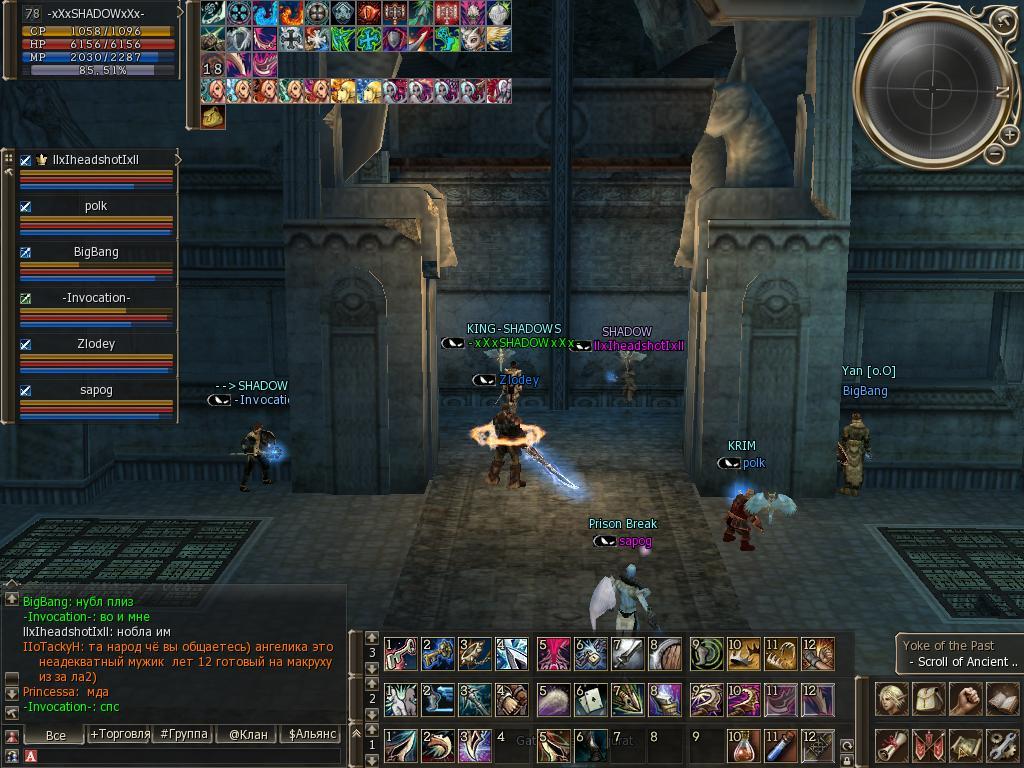Select the @Клан chat tab
This screenshot has height=768, width=1024.
(248, 734)
